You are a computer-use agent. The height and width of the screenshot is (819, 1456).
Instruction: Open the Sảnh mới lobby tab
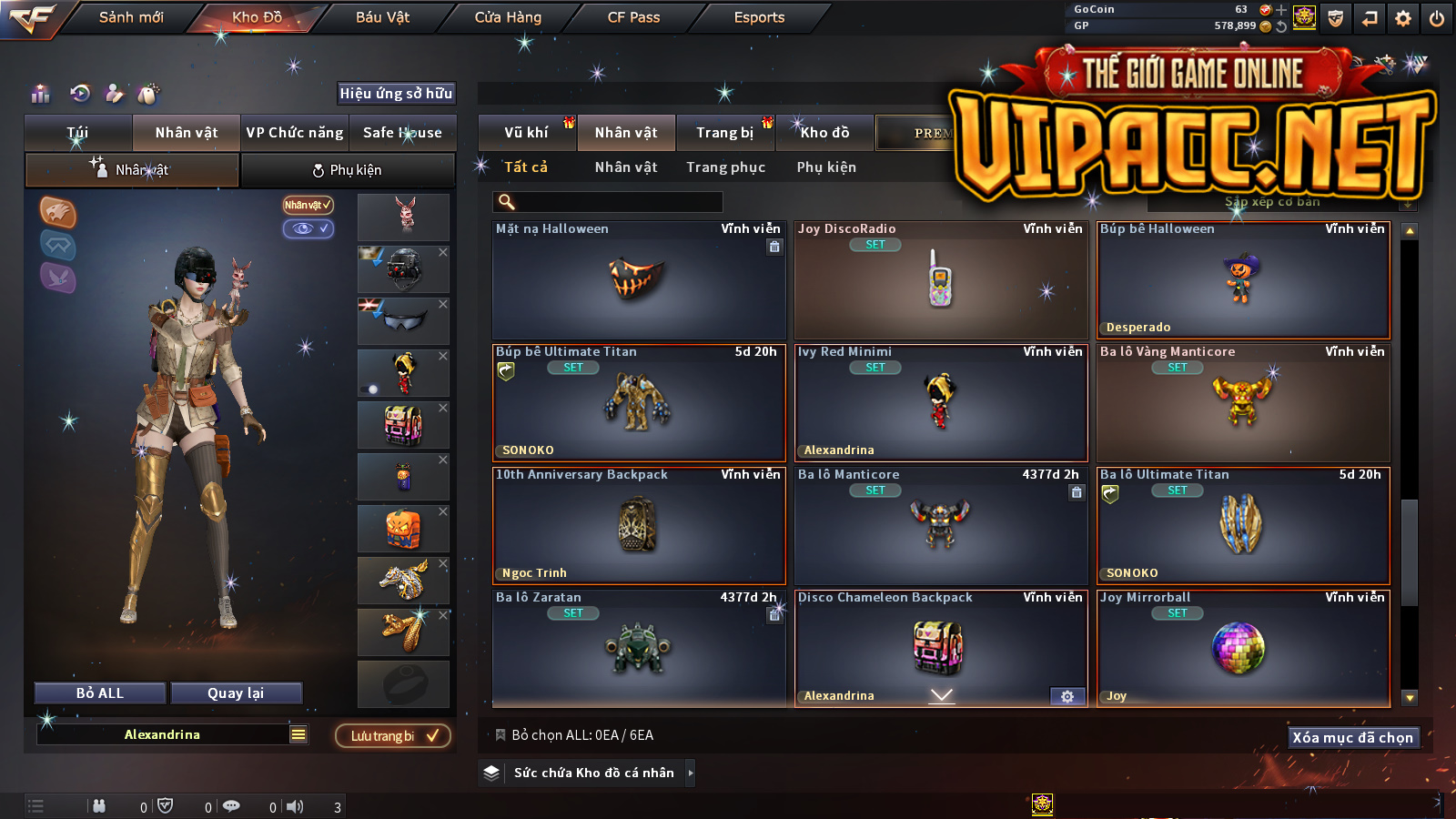pyautogui.click(x=131, y=17)
